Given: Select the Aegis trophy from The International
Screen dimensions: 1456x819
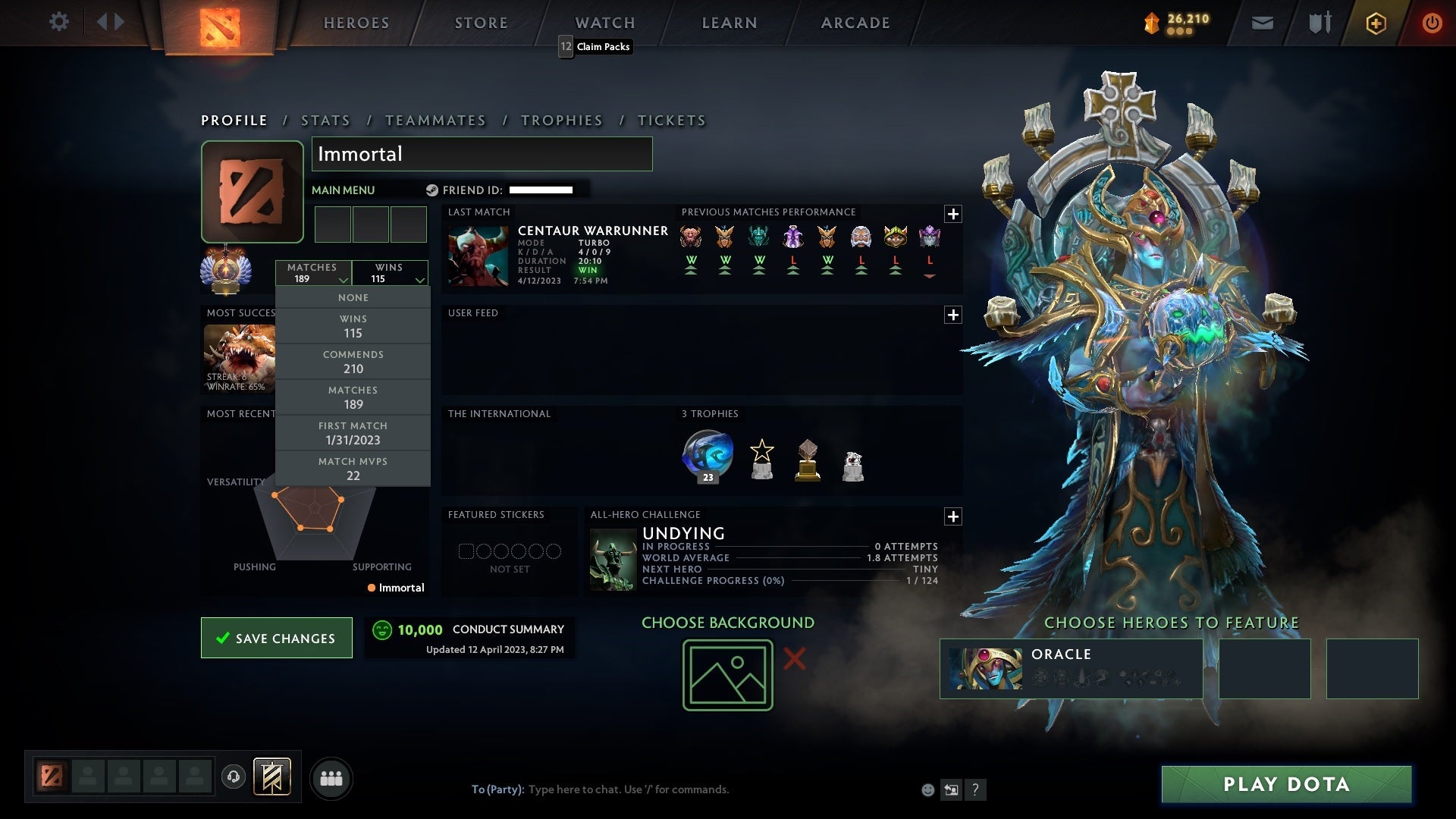Looking at the screenshot, I should pyautogui.click(x=707, y=453).
